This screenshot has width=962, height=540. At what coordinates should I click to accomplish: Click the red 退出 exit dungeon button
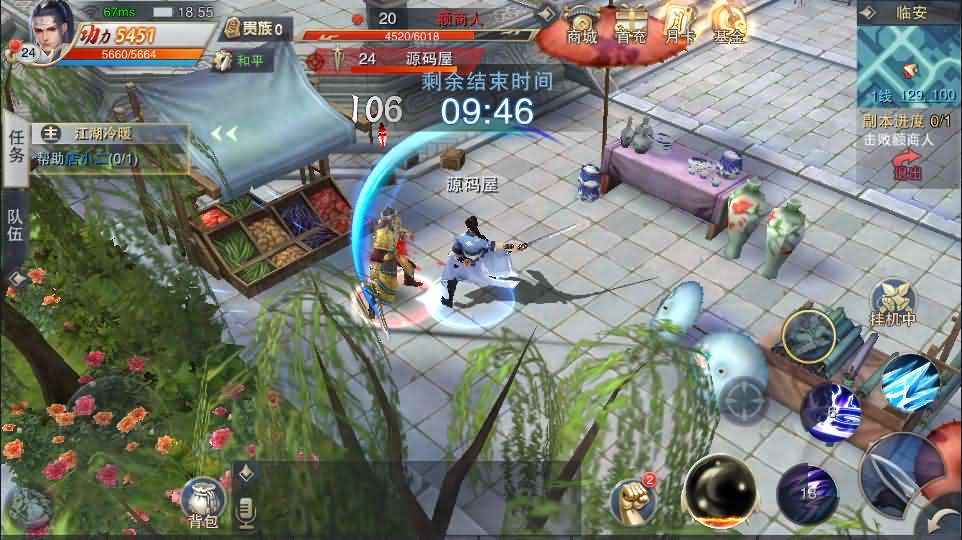(908, 166)
